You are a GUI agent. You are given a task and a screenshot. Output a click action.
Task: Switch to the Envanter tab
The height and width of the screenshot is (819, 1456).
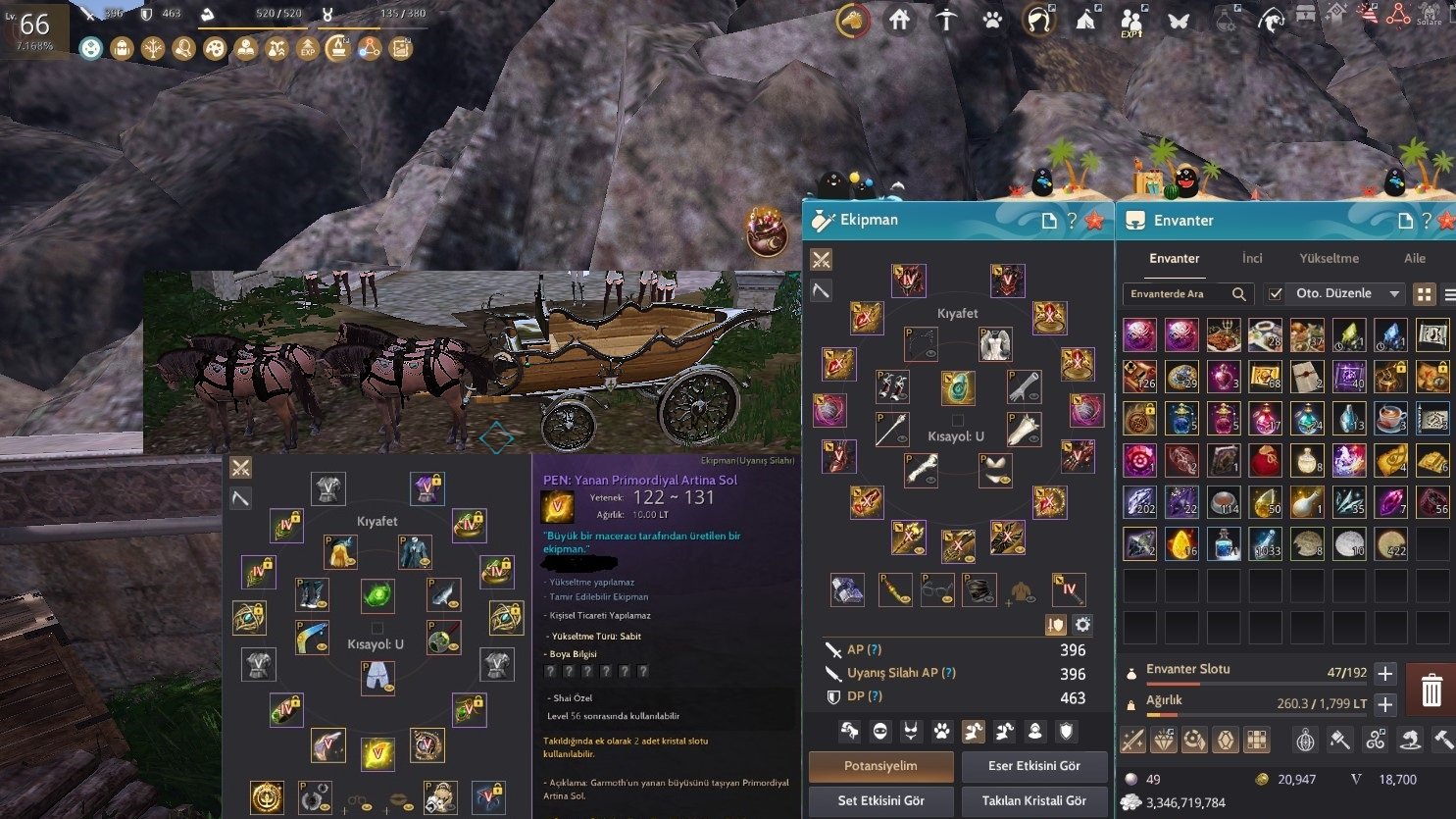(1174, 258)
